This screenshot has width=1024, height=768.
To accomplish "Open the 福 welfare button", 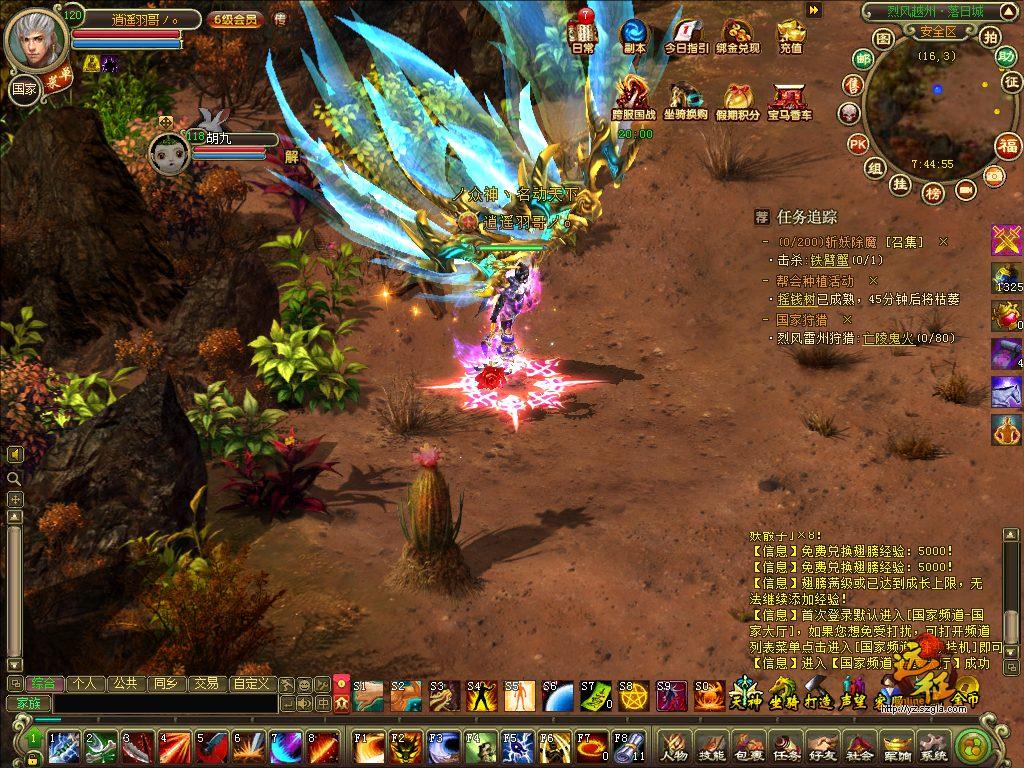I will (1008, 146).
